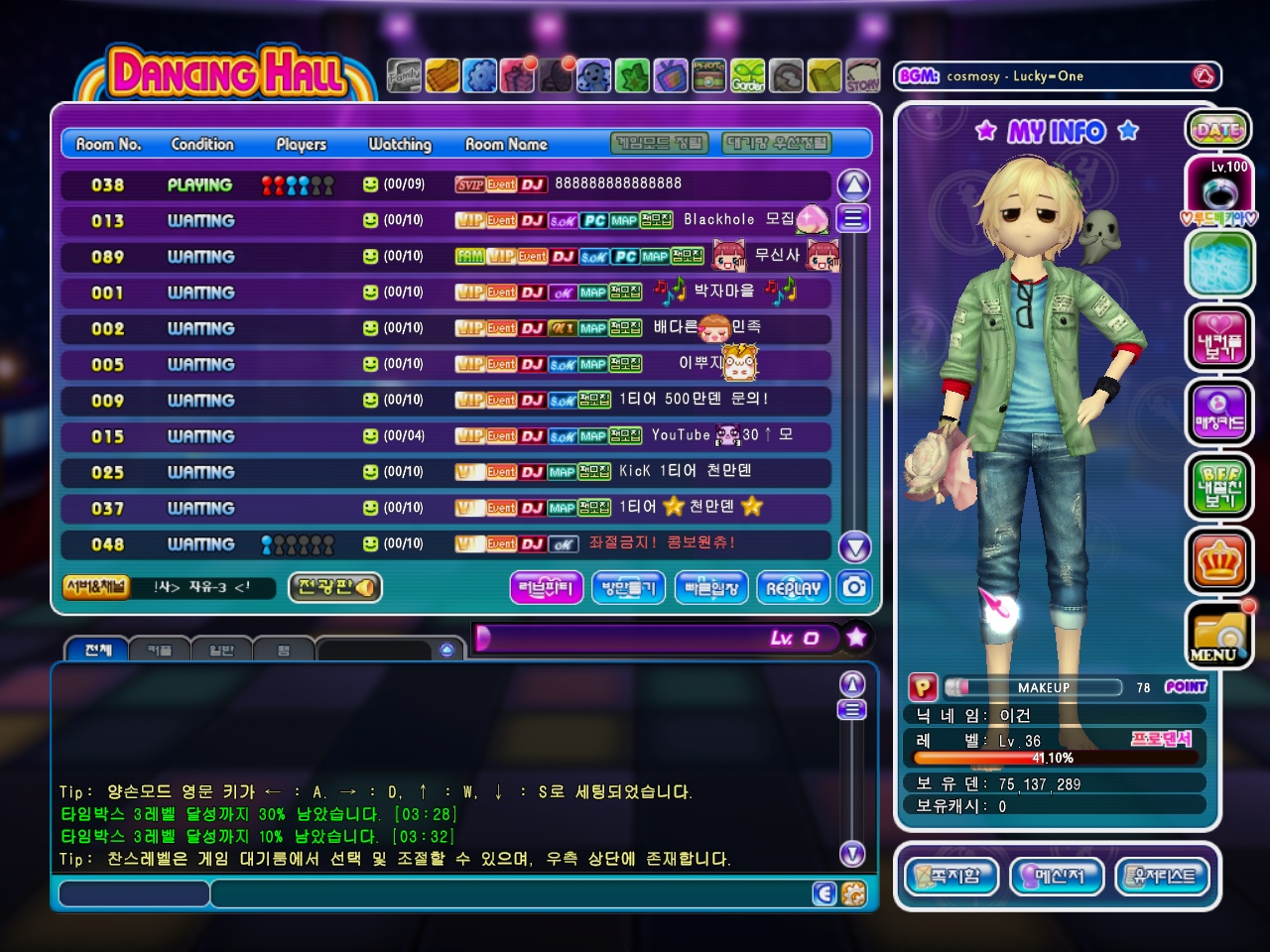Open the 메신저 messenger button
This screenshot has width=1270, height=952.
pos(1056,876)
